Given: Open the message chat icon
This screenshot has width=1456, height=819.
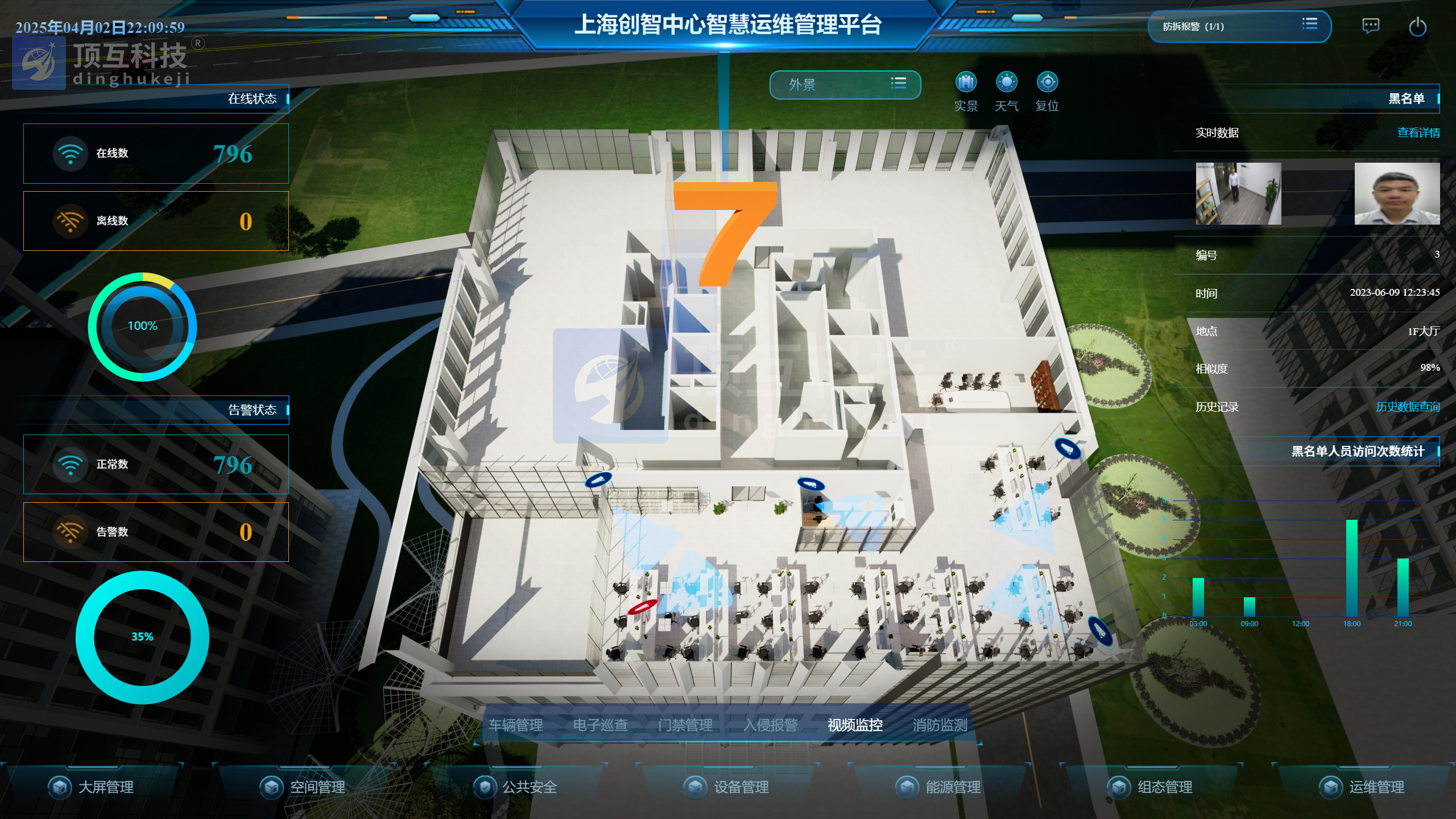Looking at the screenshot, I should [x=1371, y=26].
